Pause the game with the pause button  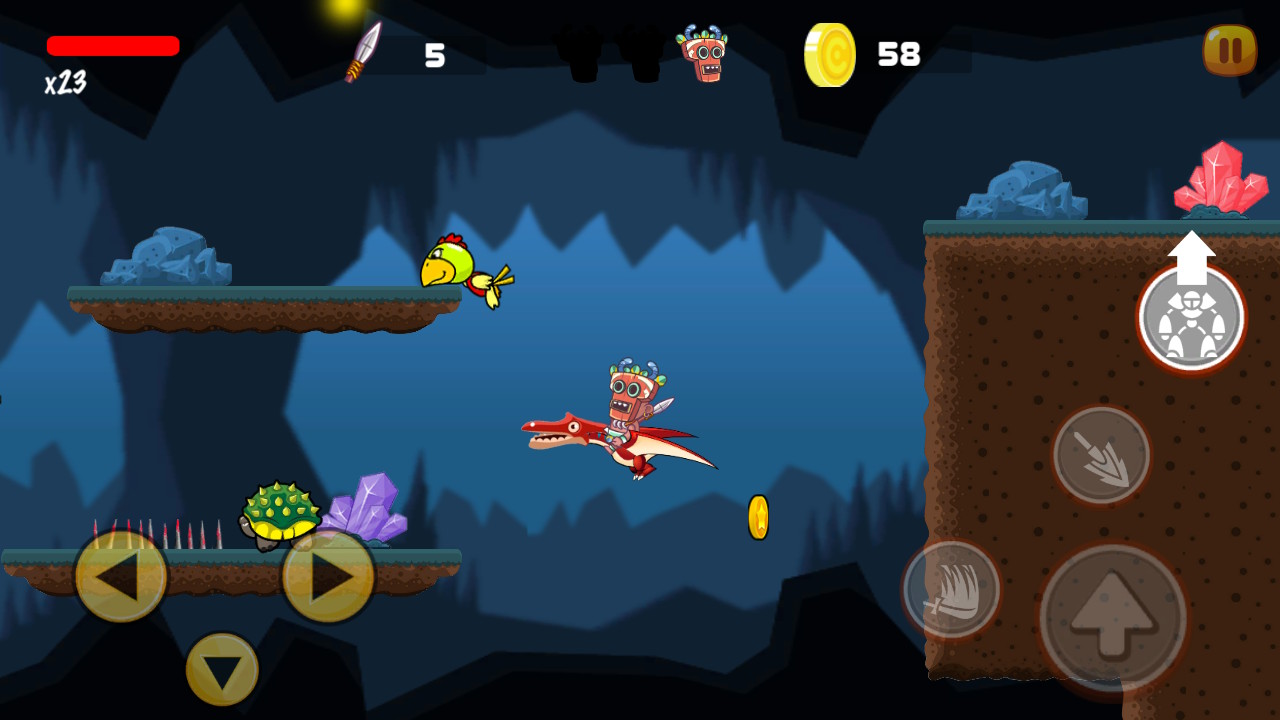(1229, 51)
